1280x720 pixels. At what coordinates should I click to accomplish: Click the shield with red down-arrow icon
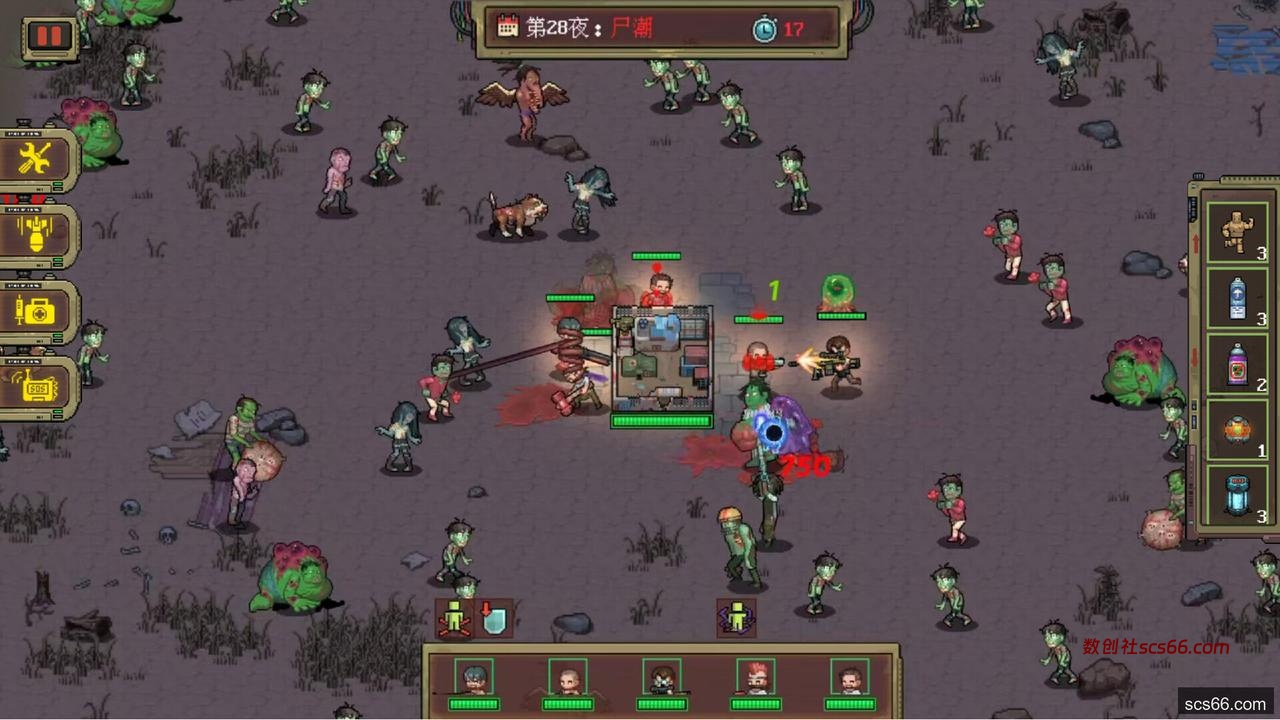494,619
